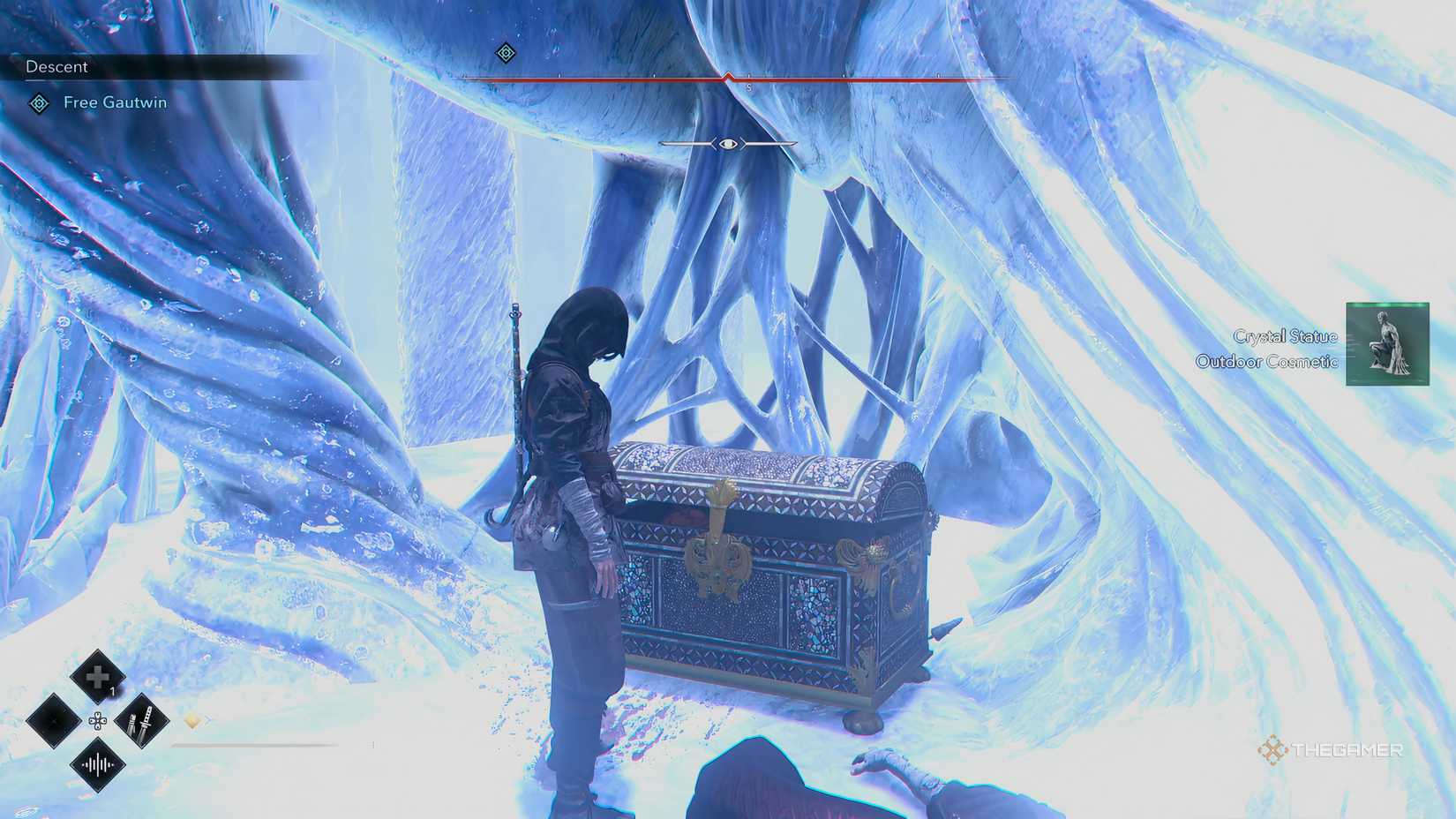Click the Crystal Statue pickup notification

(1285, 337)
